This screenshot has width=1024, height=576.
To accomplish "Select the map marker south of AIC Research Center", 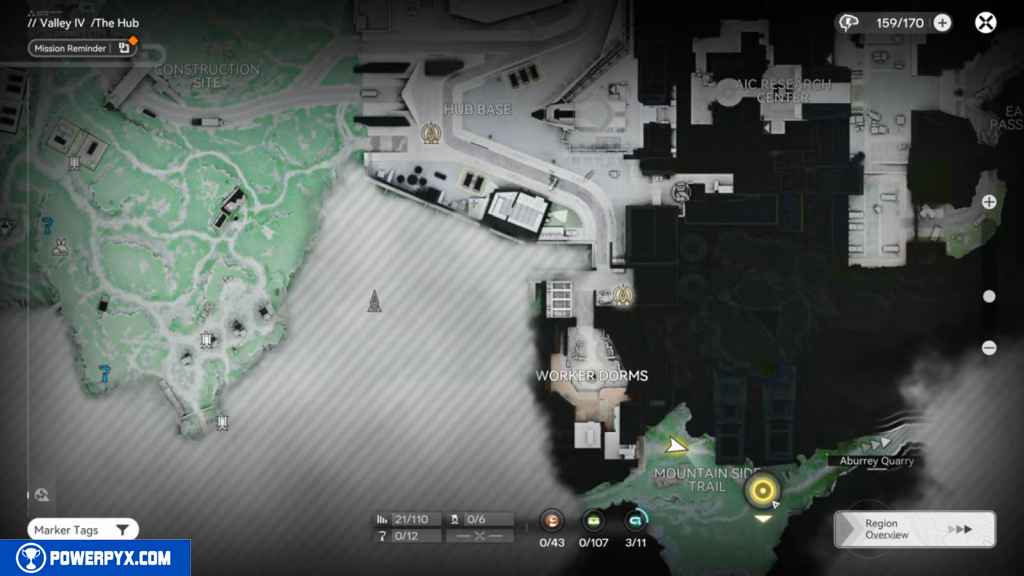I will 682,191.
